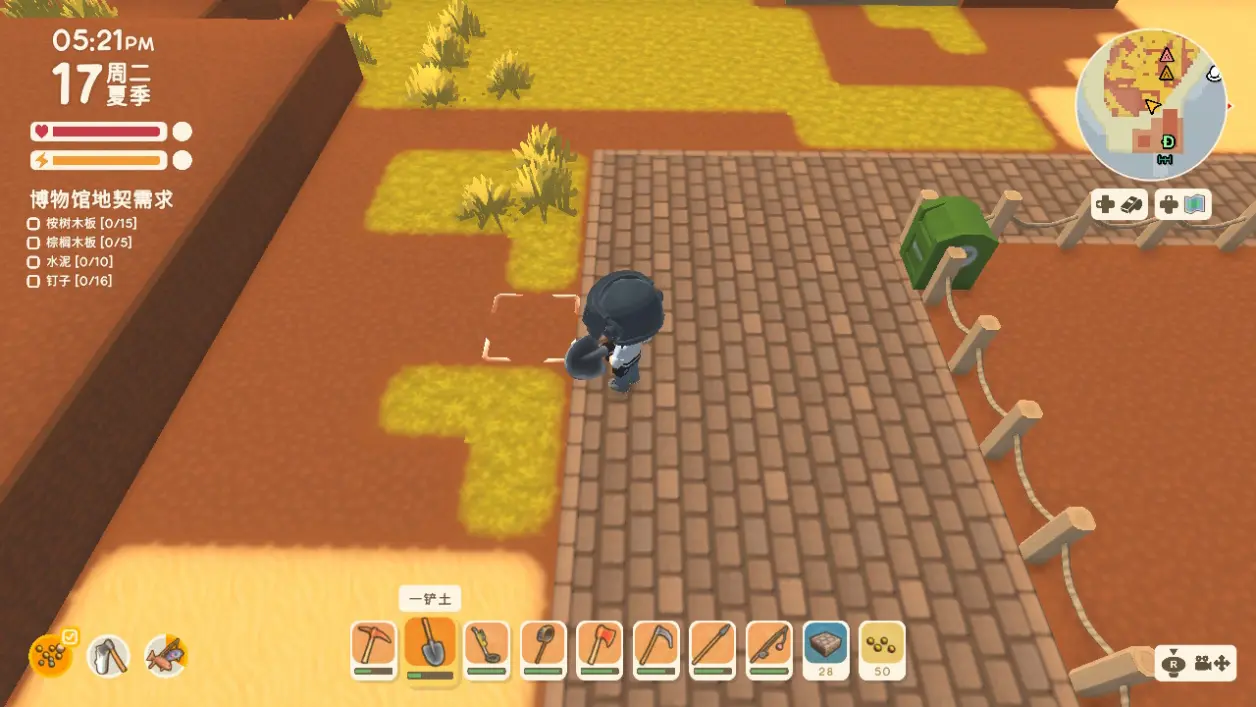Click the green D marker on the minimap
The image size is (1256, 707).
tap(1167, 142)
